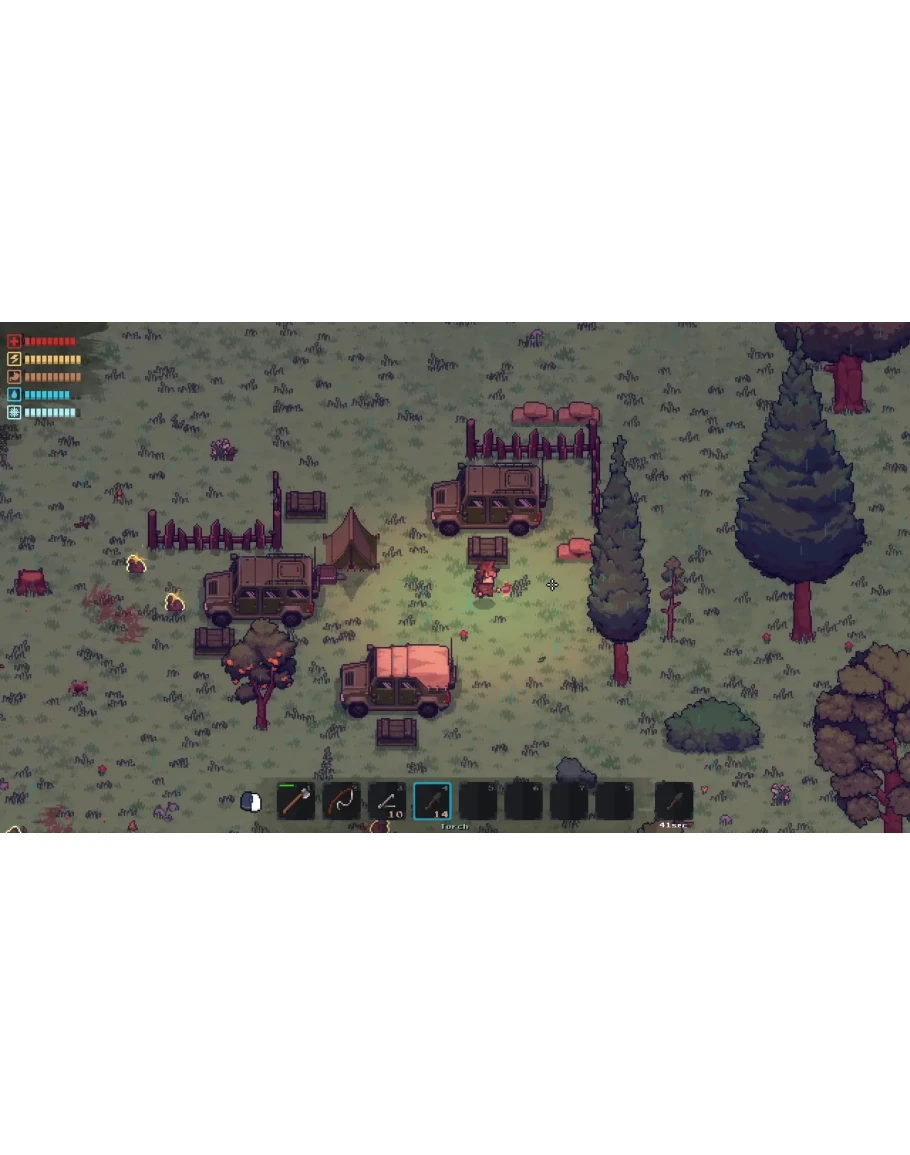
Task: Select the axe hotbar slot
Action: point(296,801)
